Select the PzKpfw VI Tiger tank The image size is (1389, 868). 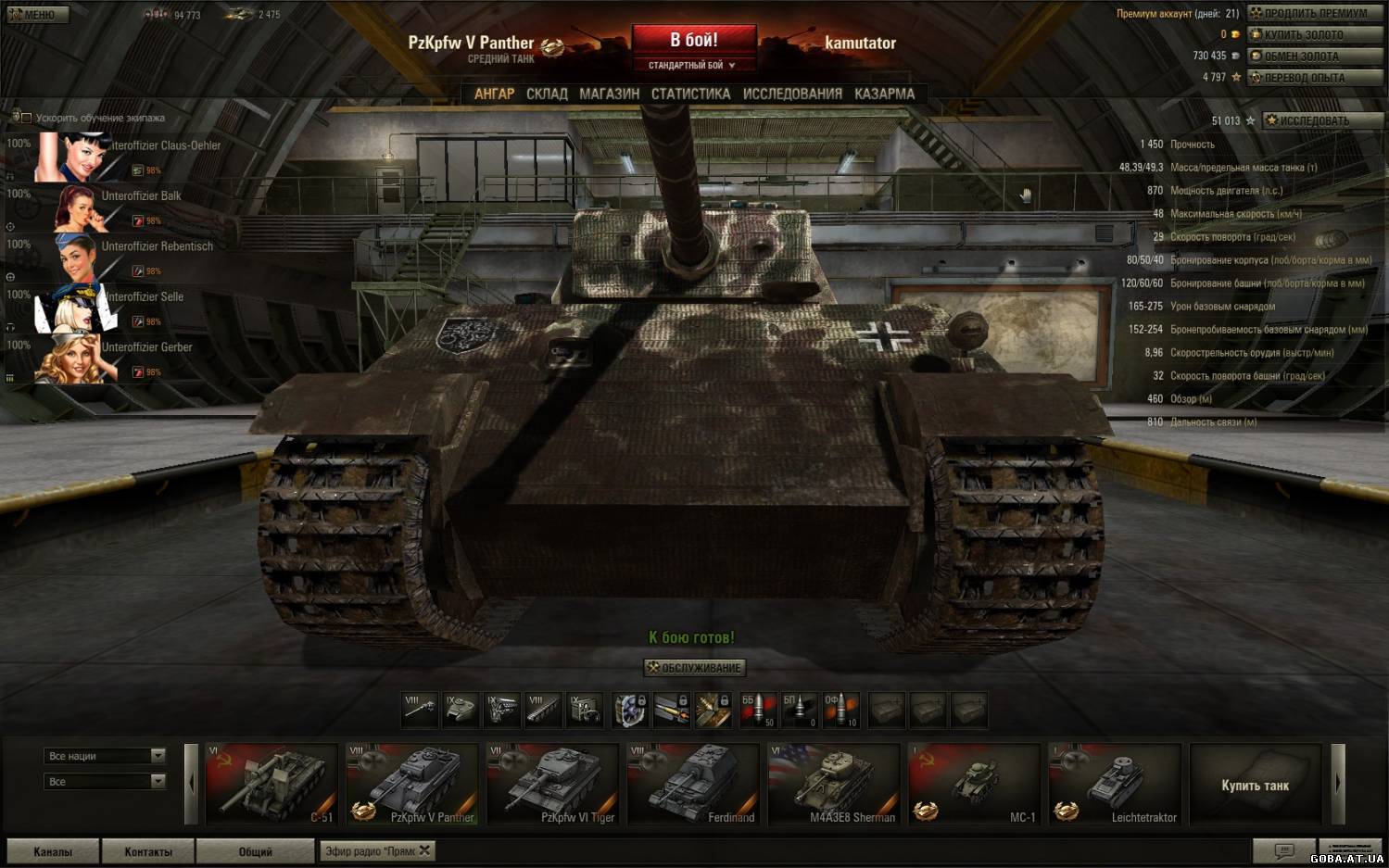coord(552,785)
